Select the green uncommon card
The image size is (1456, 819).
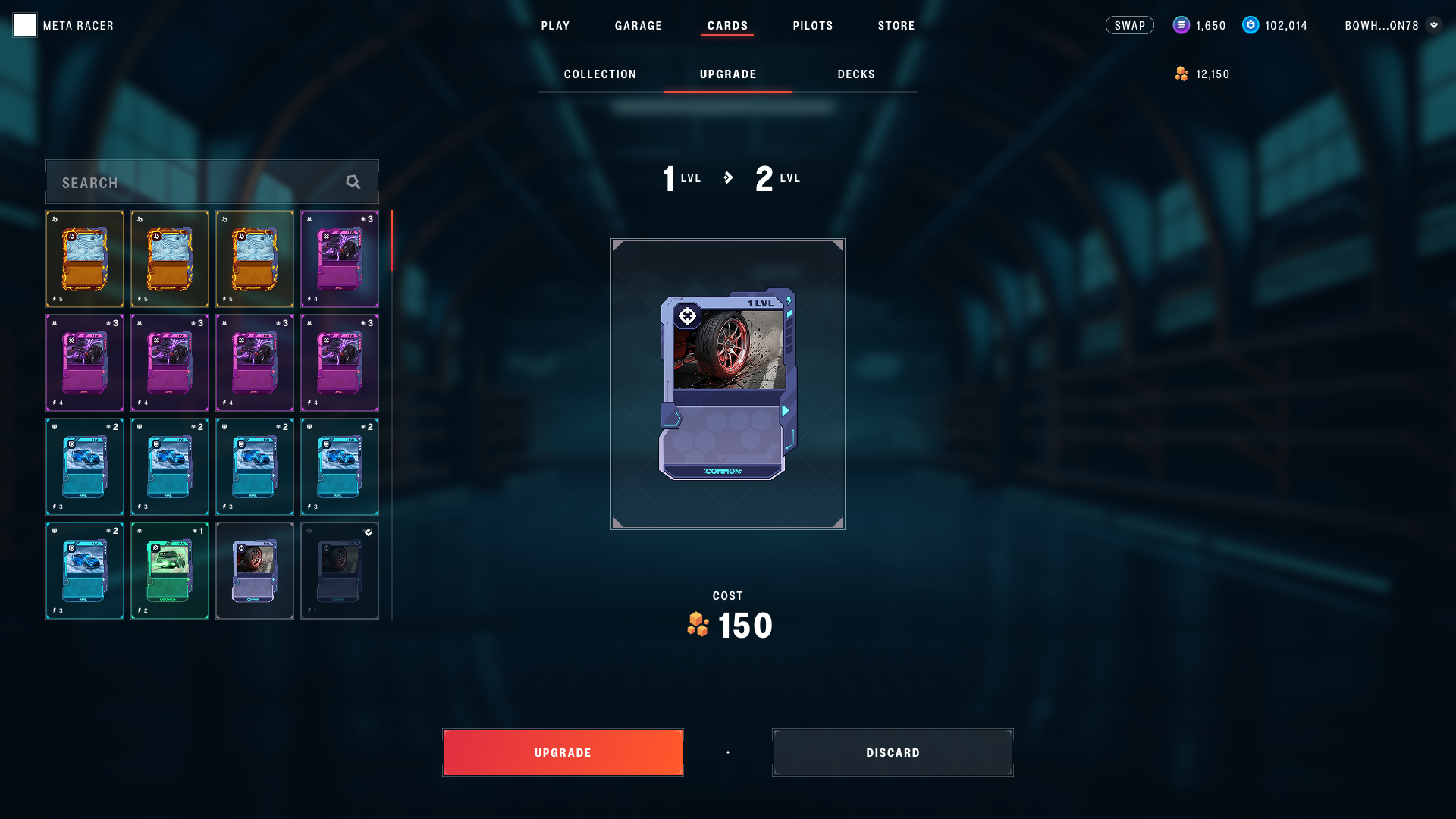pyautogui.click(x=170, y=570)
